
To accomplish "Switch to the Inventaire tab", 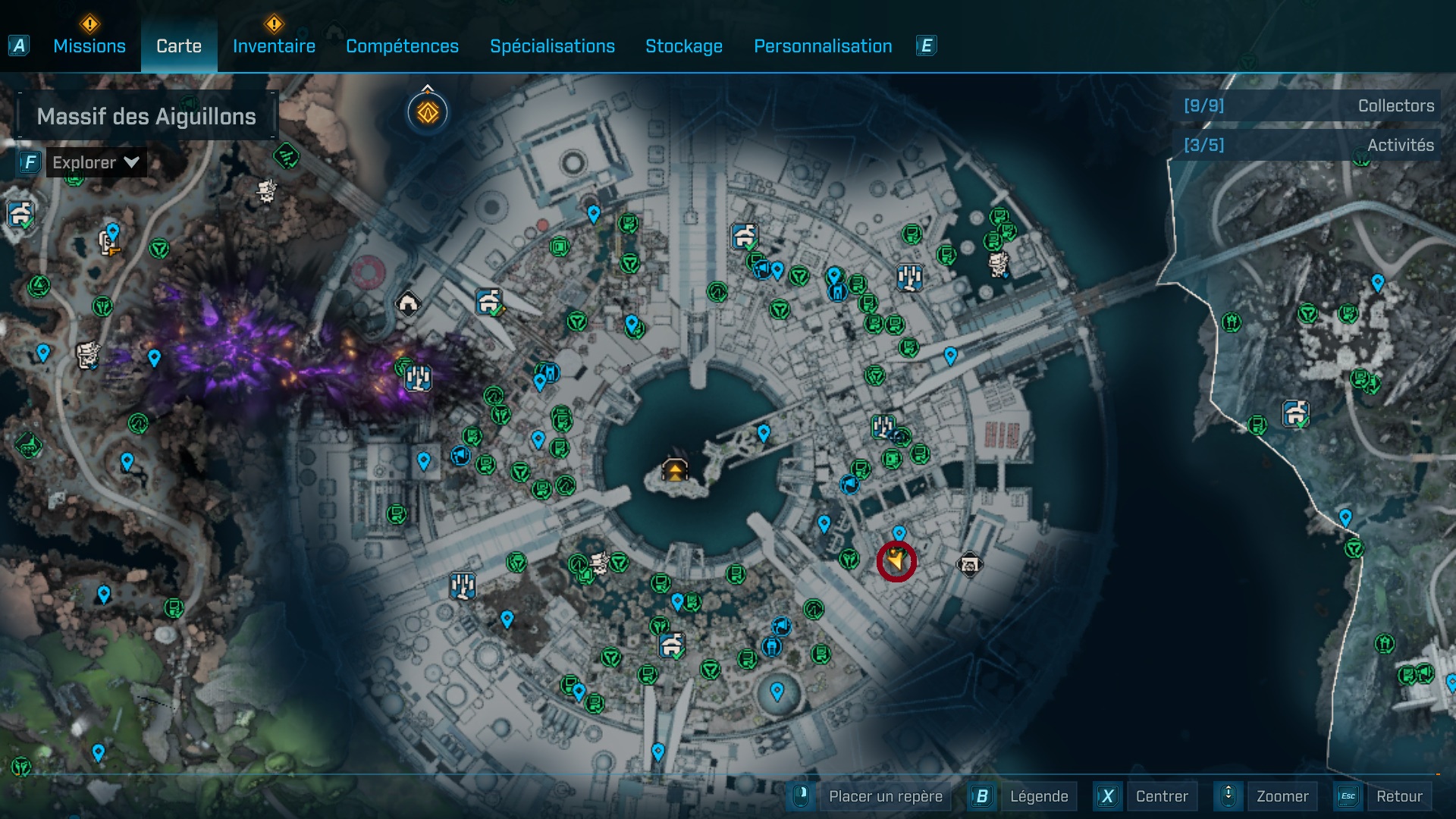I will pyautogui.click(x=274, y=46).
